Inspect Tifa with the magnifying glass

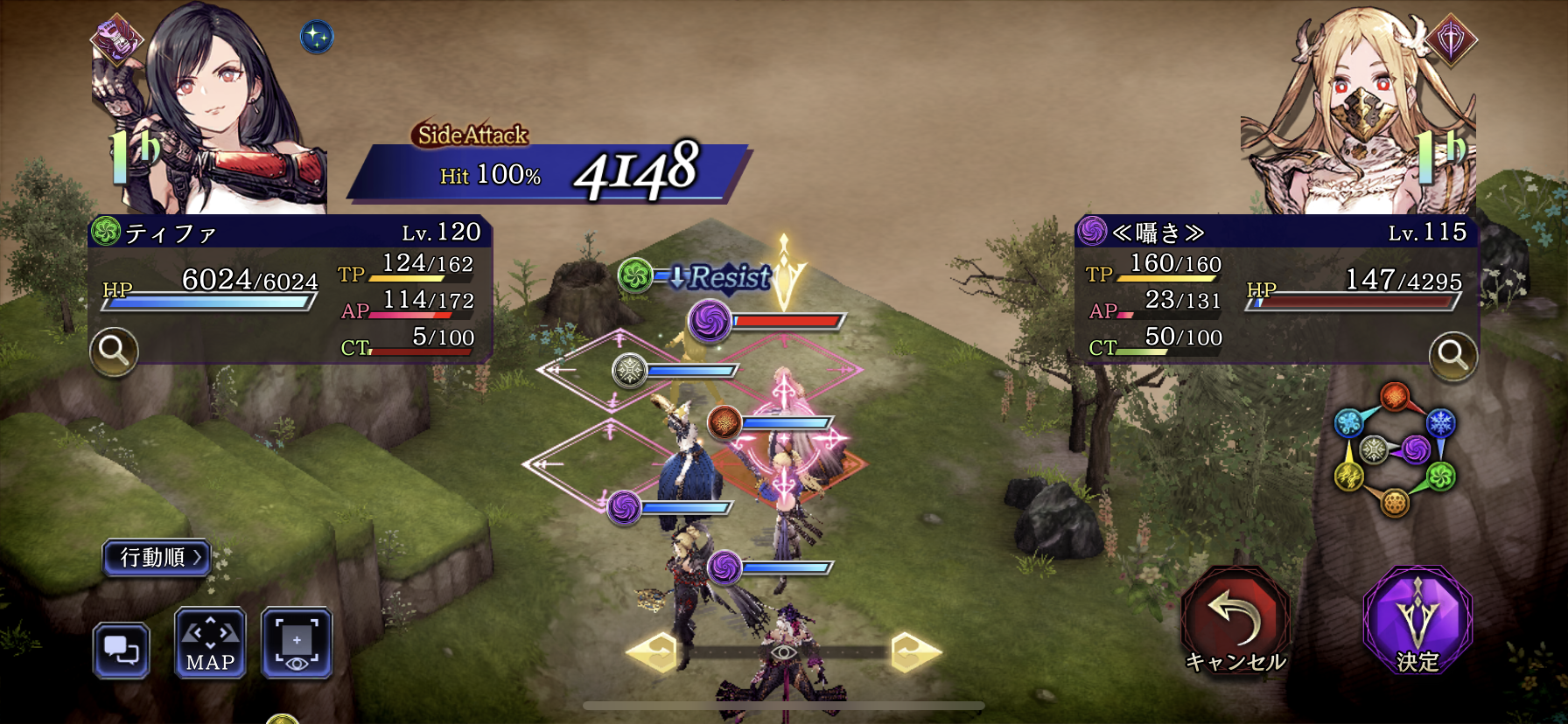pos(114,351)
